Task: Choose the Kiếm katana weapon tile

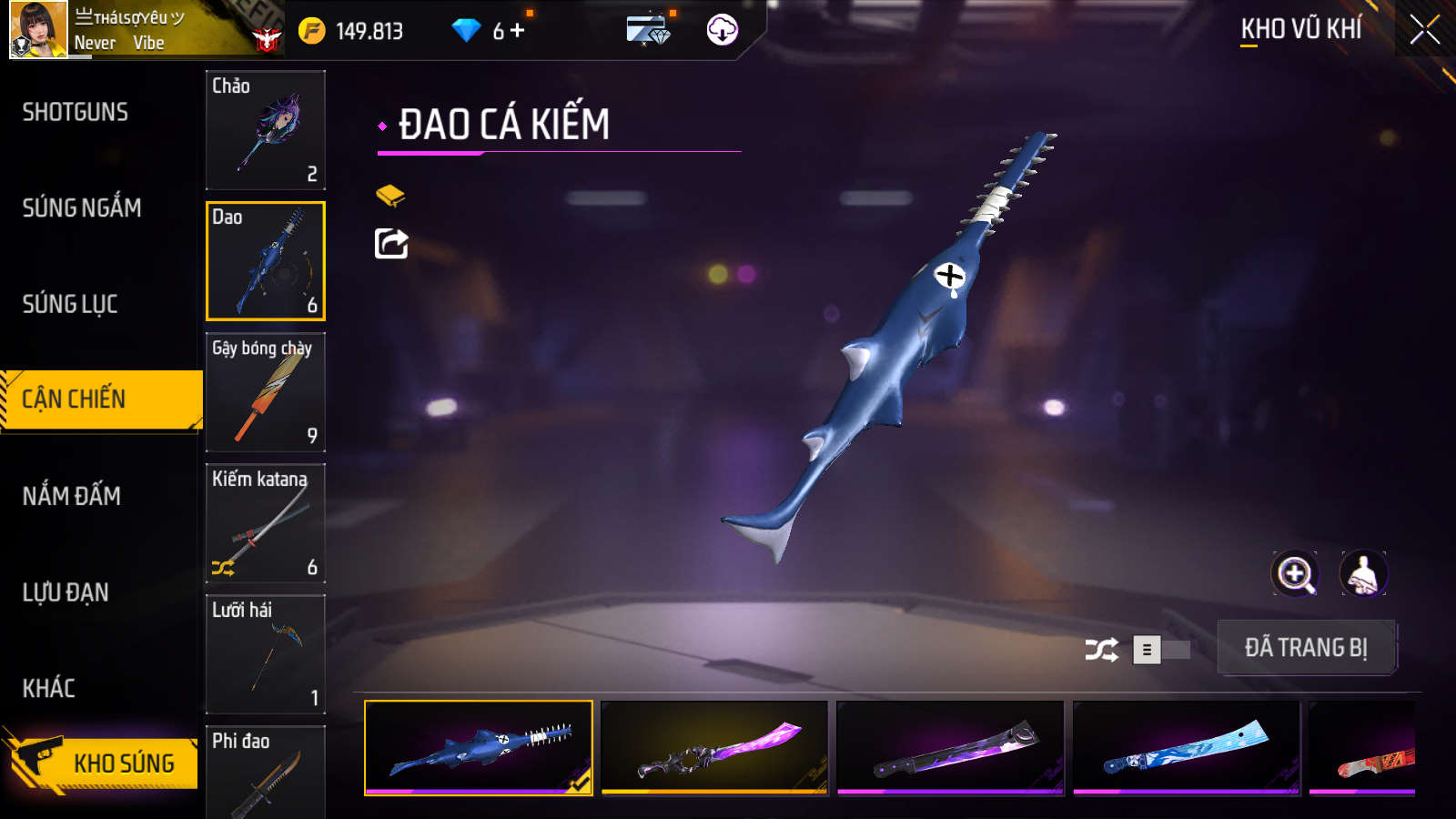Action: pyautogui.click(x=266, y=523)
